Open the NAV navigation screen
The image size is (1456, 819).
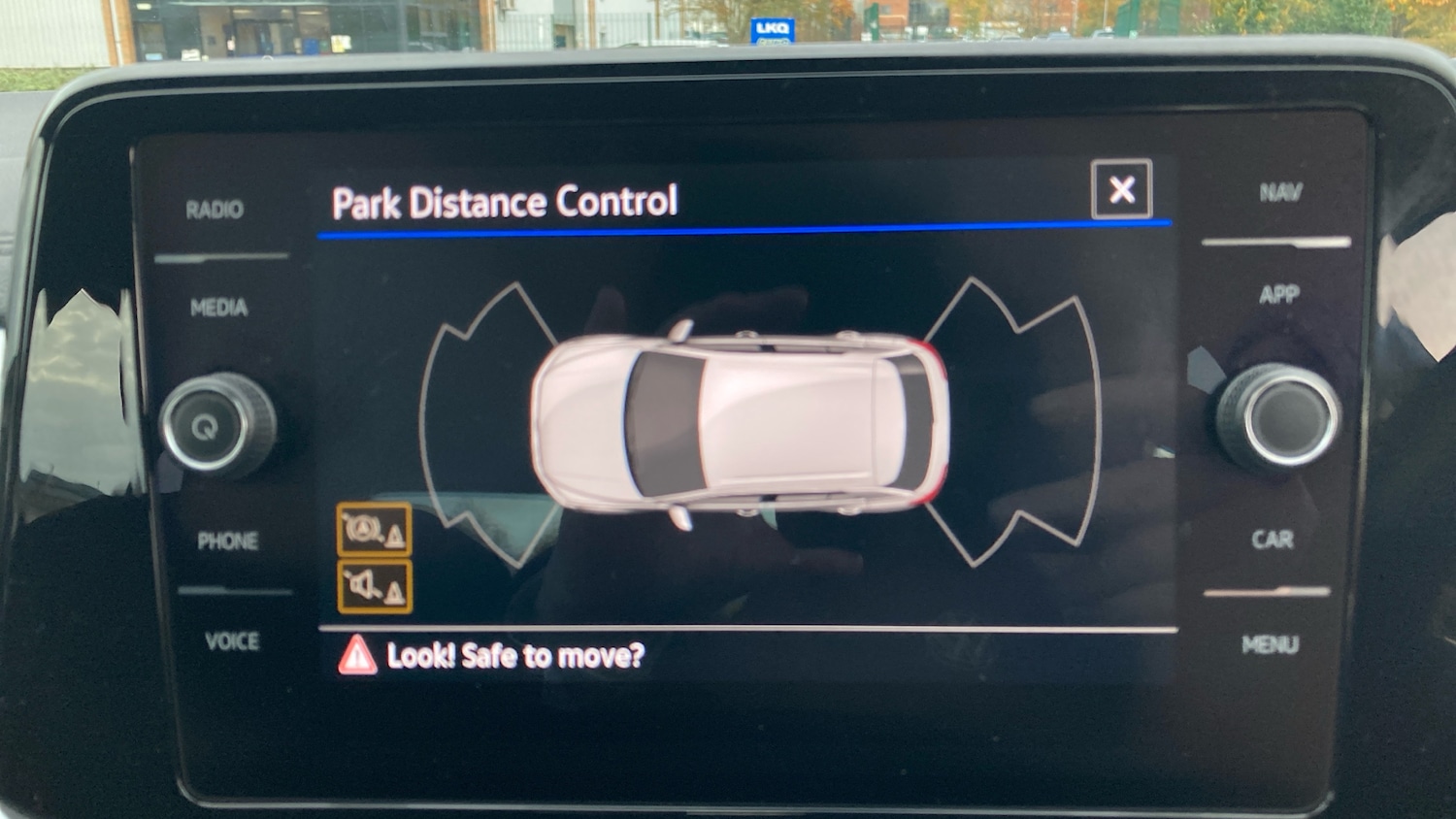click(1280, 192)
